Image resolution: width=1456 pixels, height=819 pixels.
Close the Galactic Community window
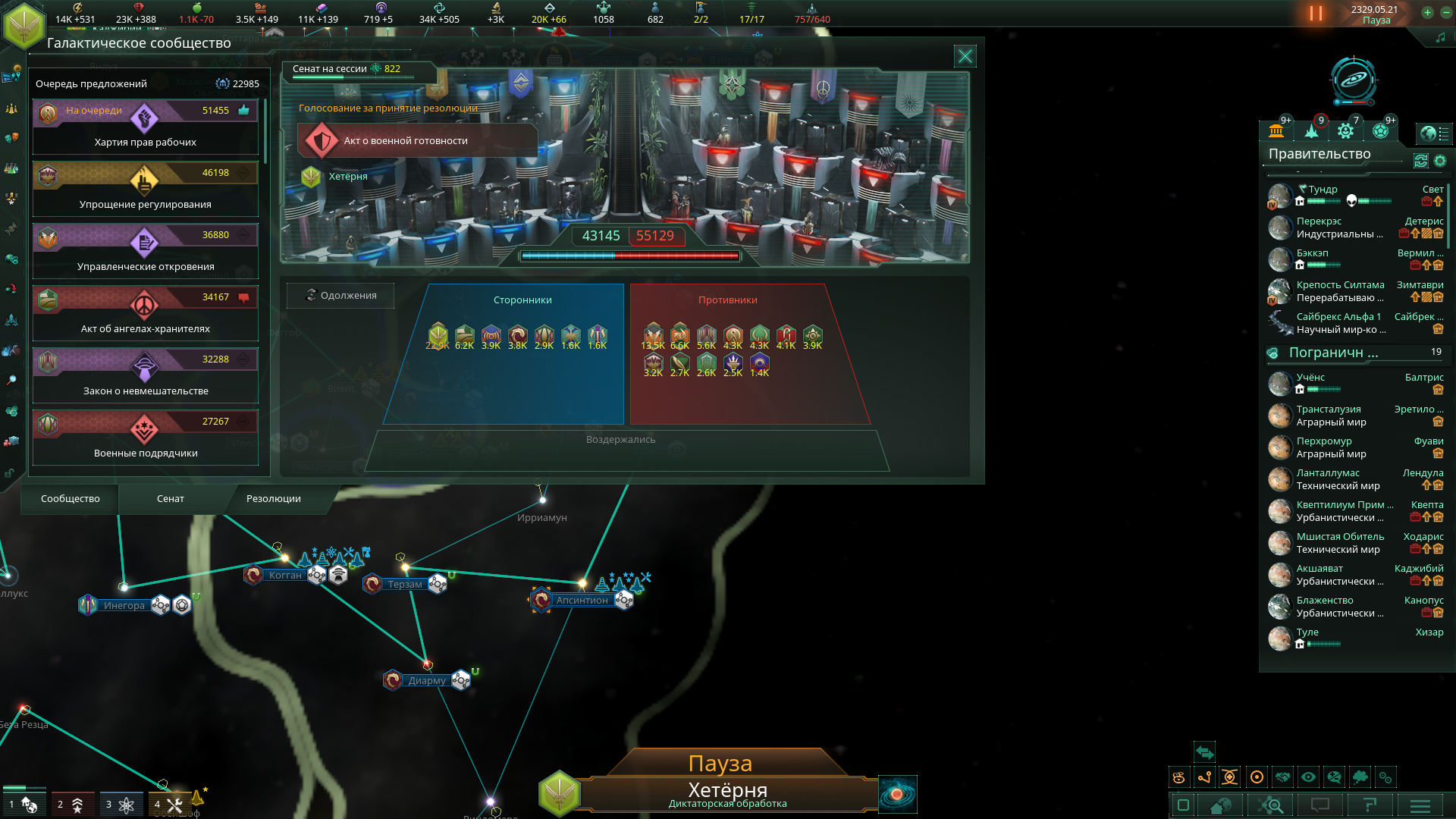pos(965,56)
